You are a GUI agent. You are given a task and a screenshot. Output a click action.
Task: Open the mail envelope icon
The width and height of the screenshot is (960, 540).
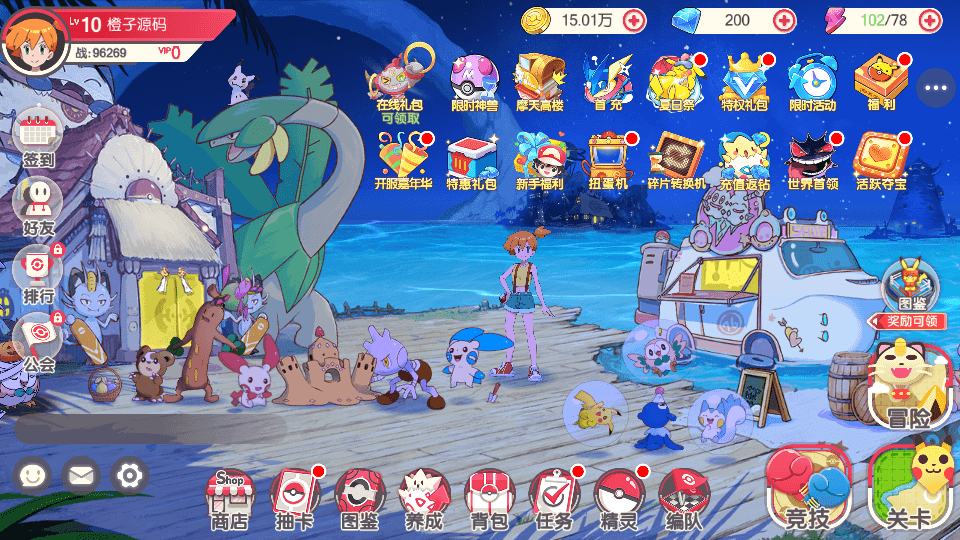click(81, 475)
